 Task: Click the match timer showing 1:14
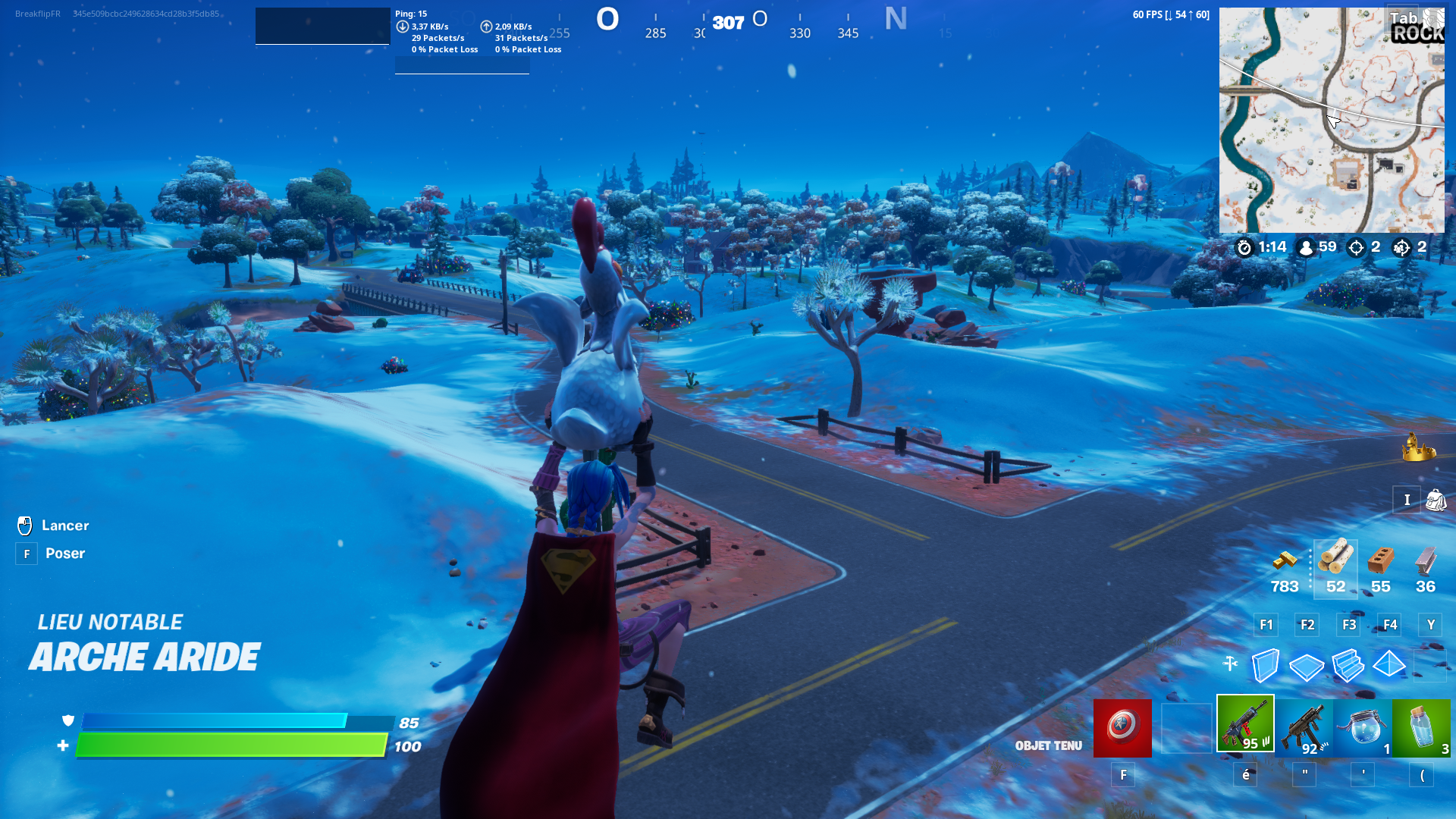[x=1257, y=247]
